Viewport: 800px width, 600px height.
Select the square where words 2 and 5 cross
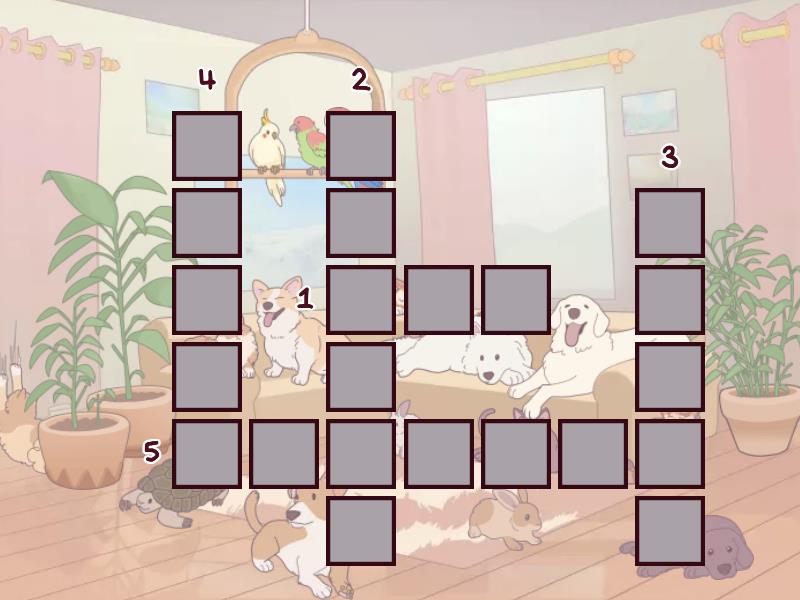(361, 454)
